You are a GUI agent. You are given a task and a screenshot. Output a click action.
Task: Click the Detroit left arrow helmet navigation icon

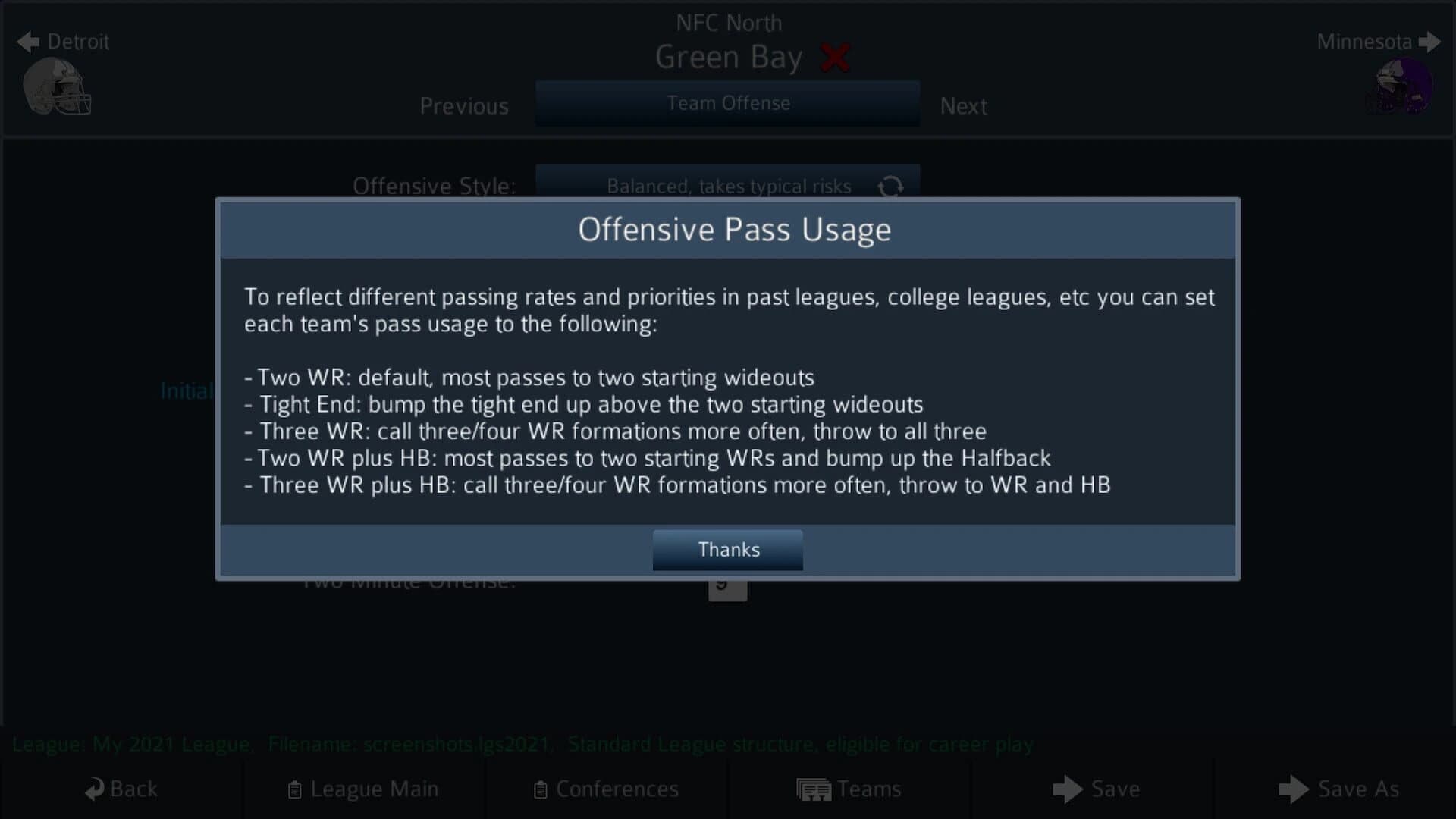pos(28,42)
